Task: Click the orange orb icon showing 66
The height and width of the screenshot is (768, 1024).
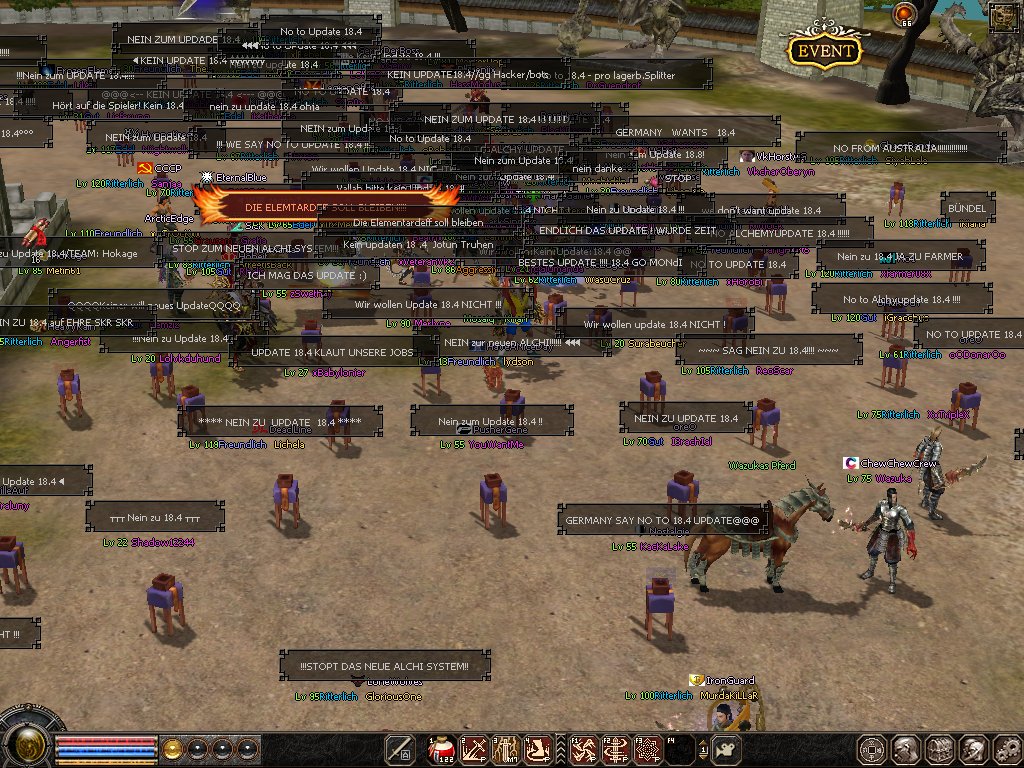Action: point(906,15)
